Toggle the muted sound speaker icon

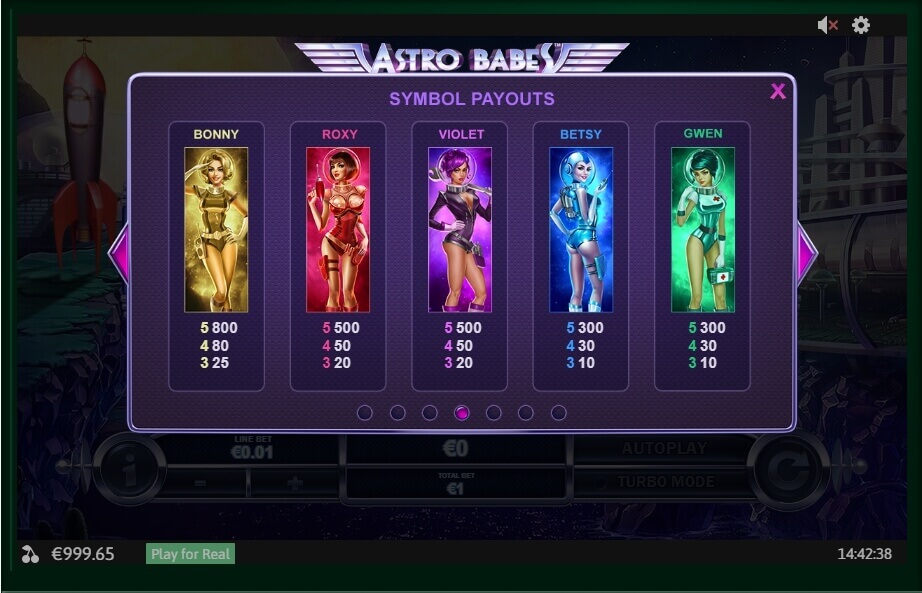coord(827,25)
